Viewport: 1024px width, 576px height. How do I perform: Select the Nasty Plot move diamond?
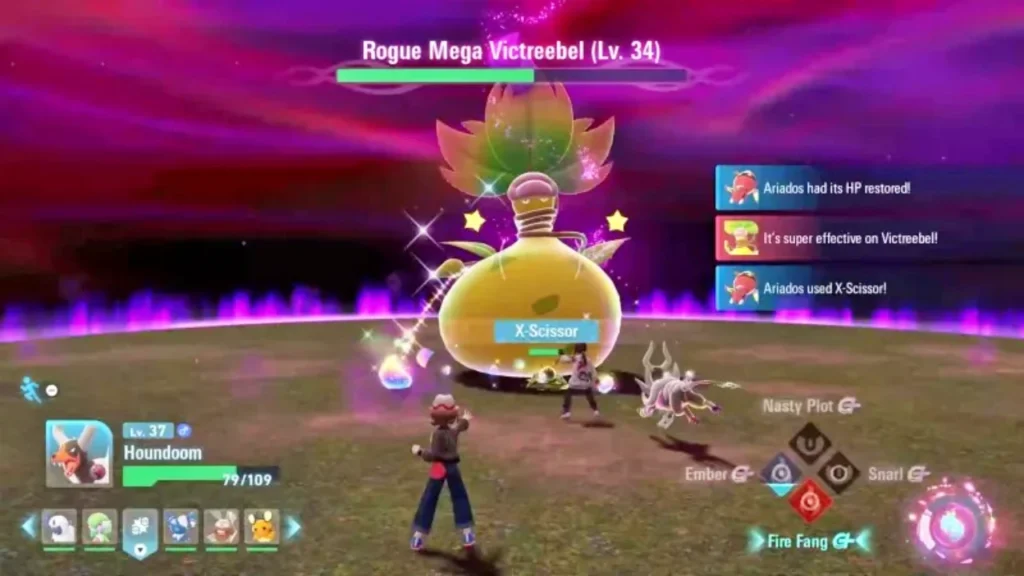(x=809, y=440)
